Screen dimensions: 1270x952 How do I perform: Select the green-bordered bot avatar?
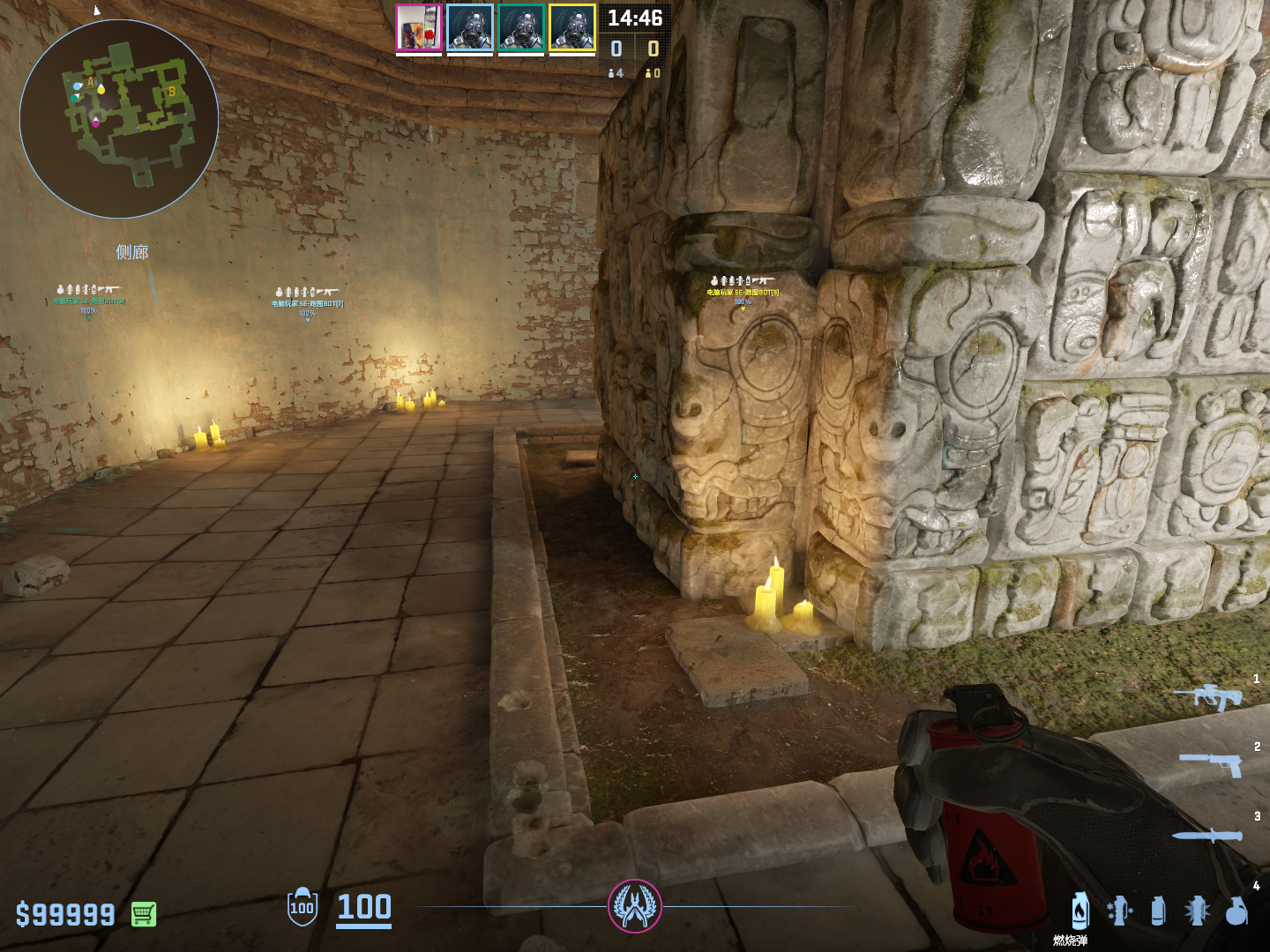pos(521,28)
